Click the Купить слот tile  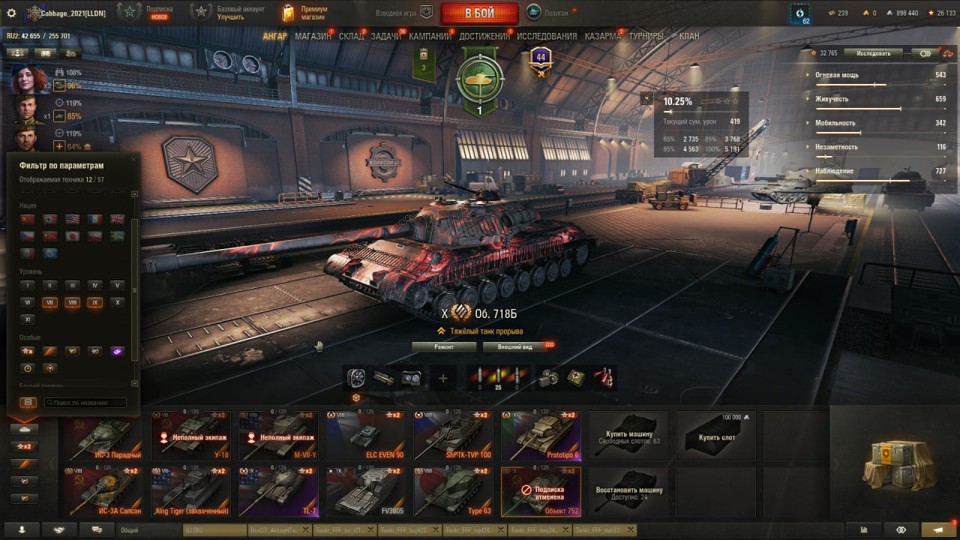click(715, 436)
